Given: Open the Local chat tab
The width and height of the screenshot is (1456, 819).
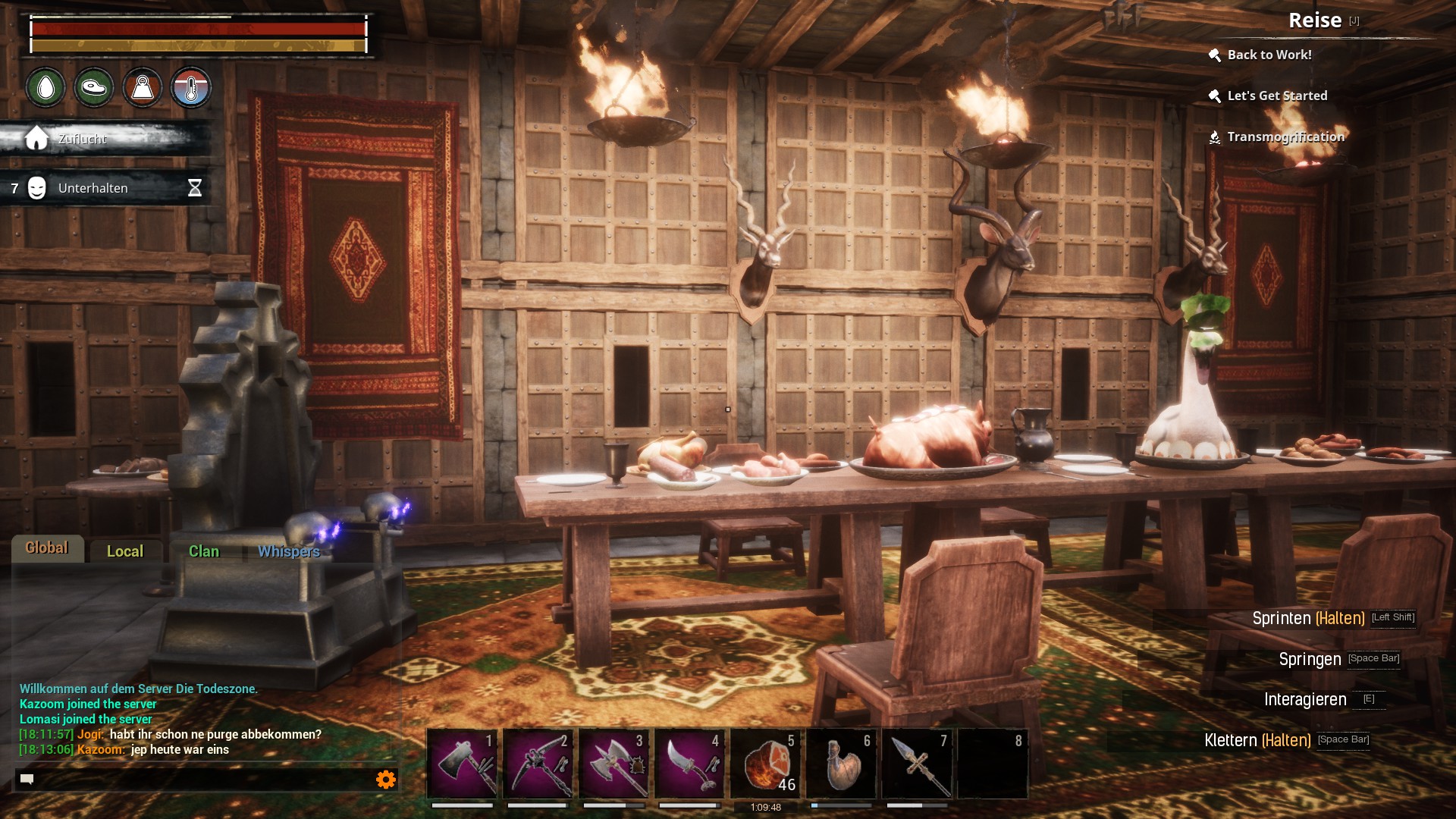Looking at the screenshot, I should [125, 551].
